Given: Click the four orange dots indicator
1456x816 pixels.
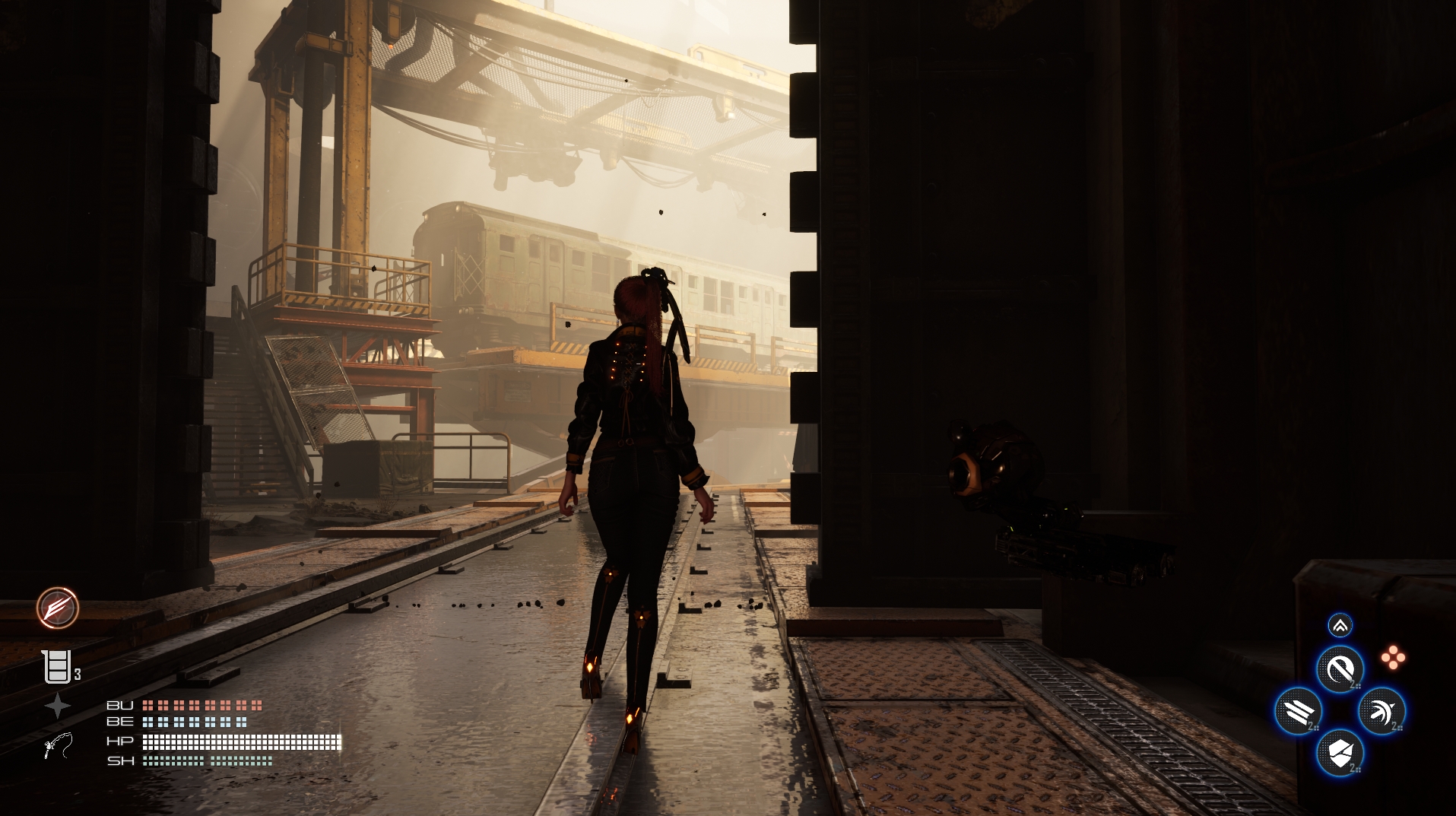Looking at the screenshot, I should tap(1393, 658).
